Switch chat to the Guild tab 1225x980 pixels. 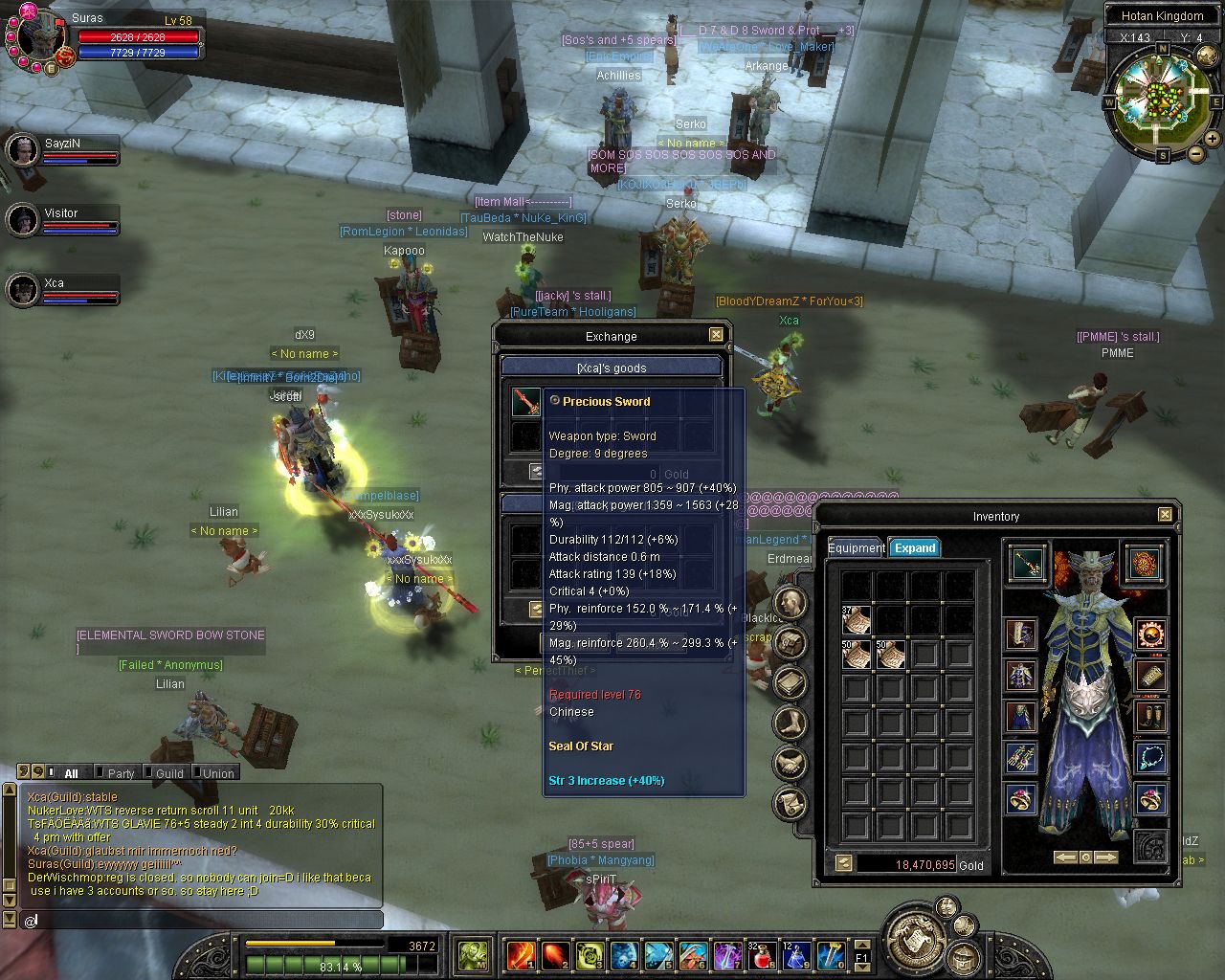coord(168,773)
